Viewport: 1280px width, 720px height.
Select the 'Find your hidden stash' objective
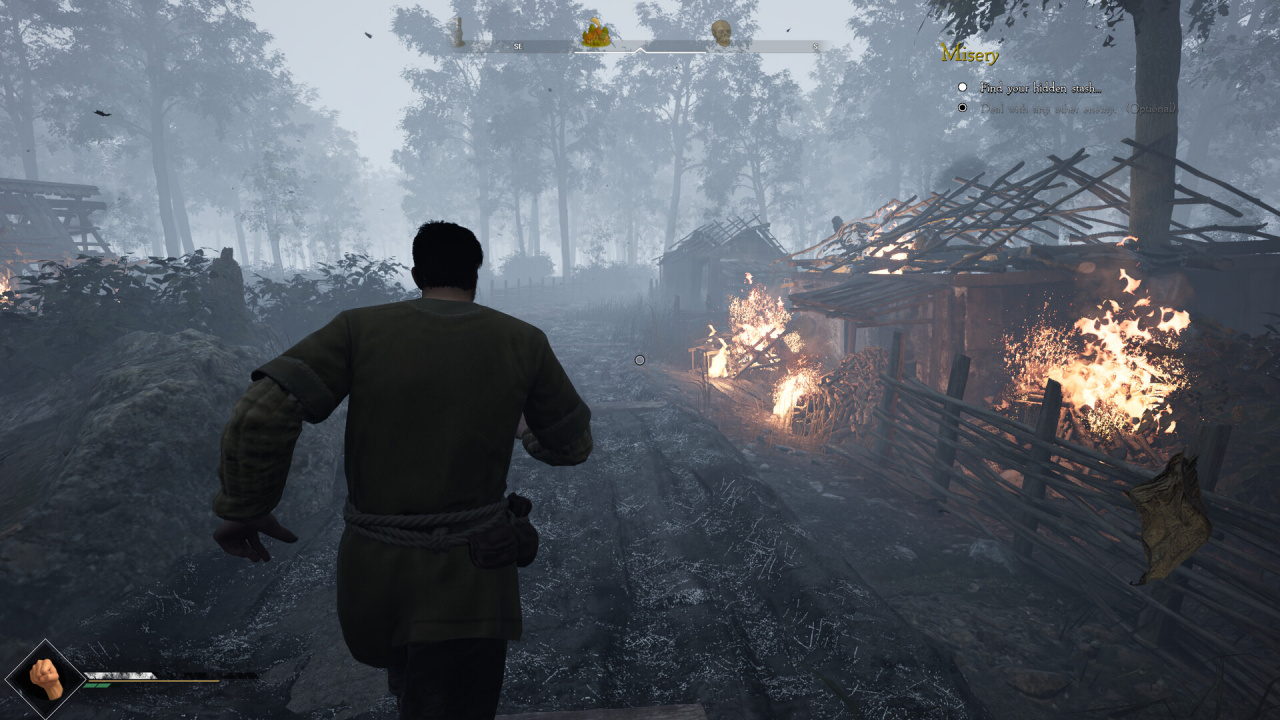[1040, 88]
